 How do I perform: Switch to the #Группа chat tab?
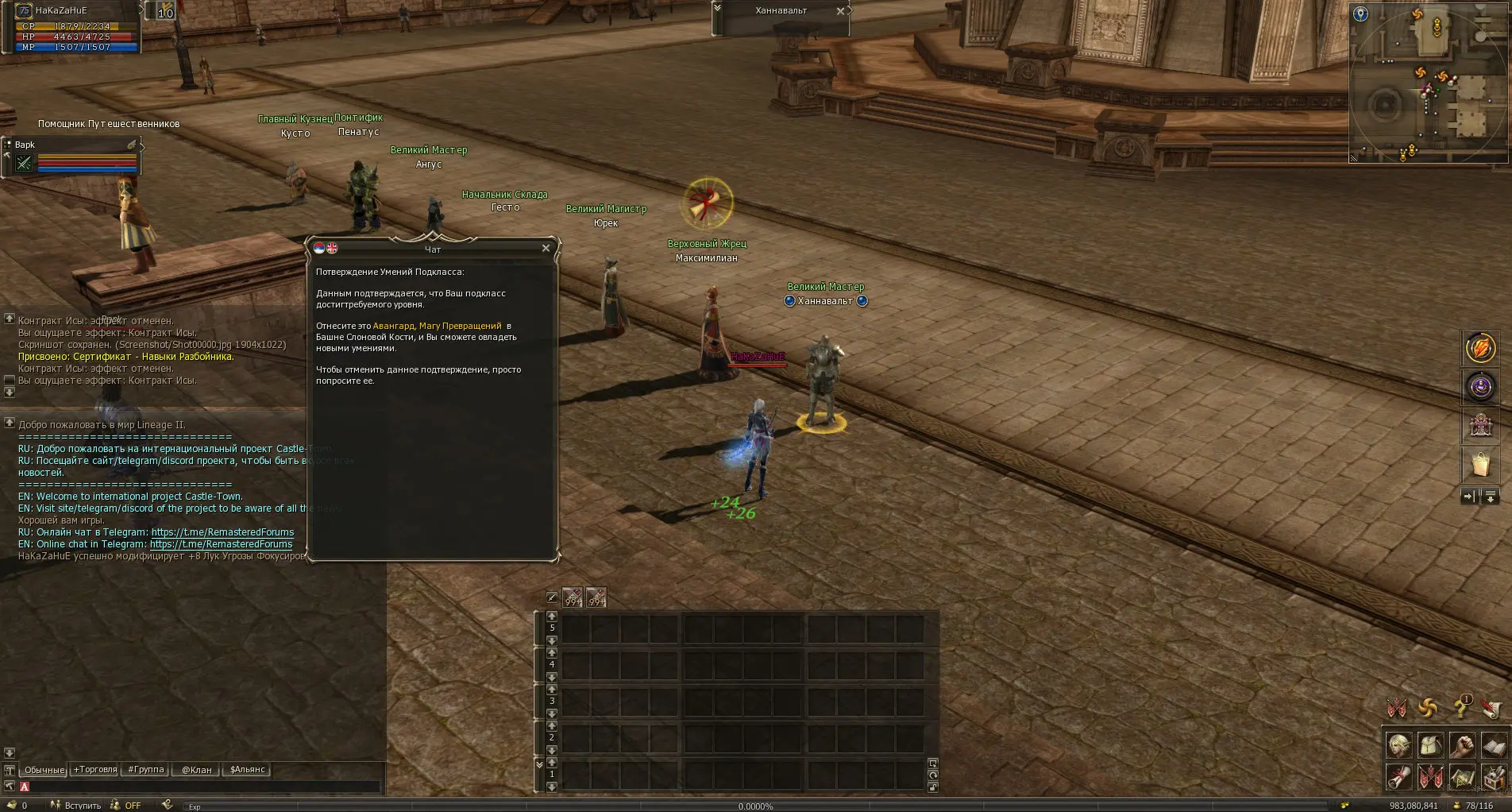click(x=146, y=769)
